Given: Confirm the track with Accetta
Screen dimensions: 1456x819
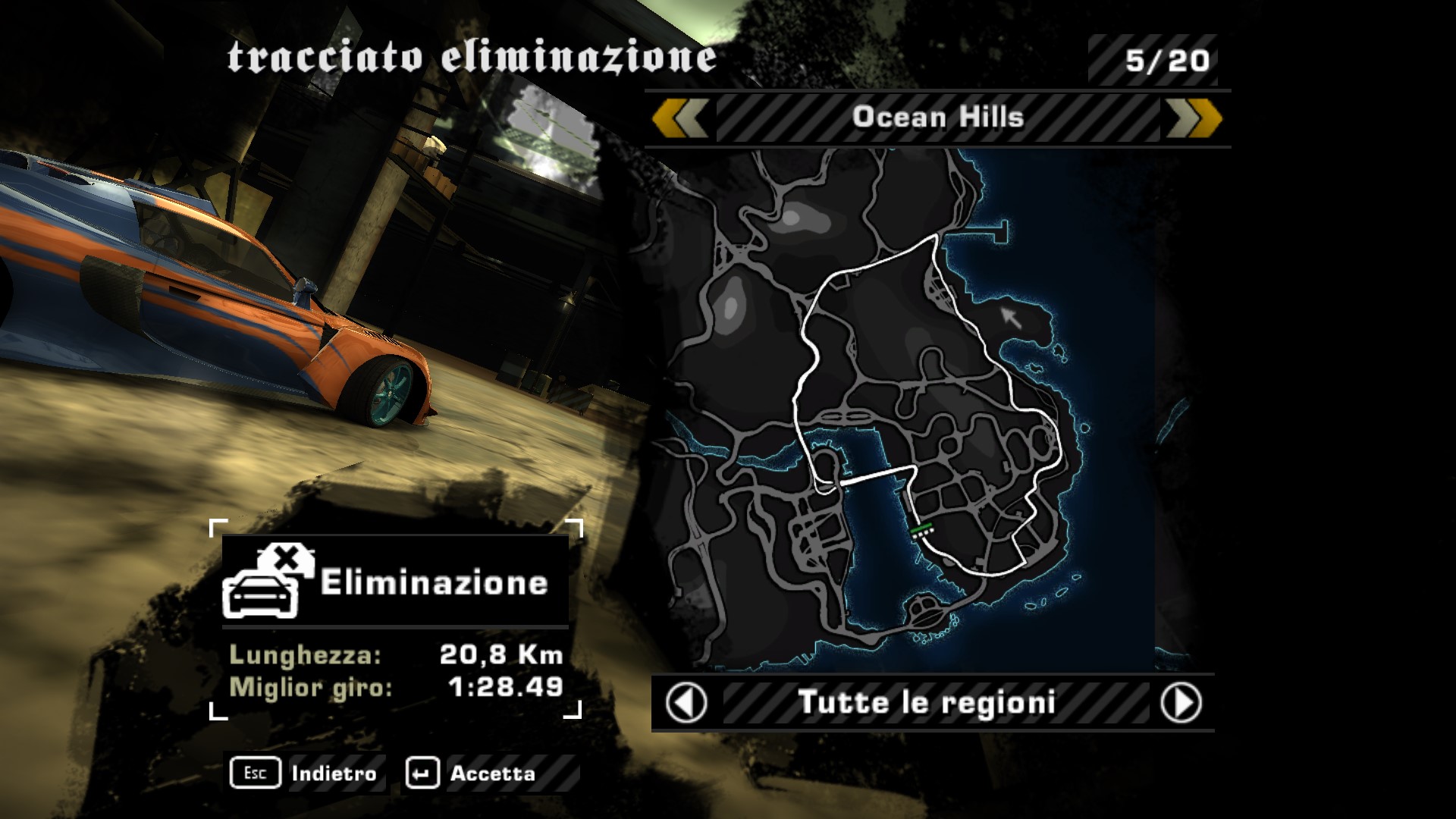Looking at the screenshot, I should pos(472,773).
